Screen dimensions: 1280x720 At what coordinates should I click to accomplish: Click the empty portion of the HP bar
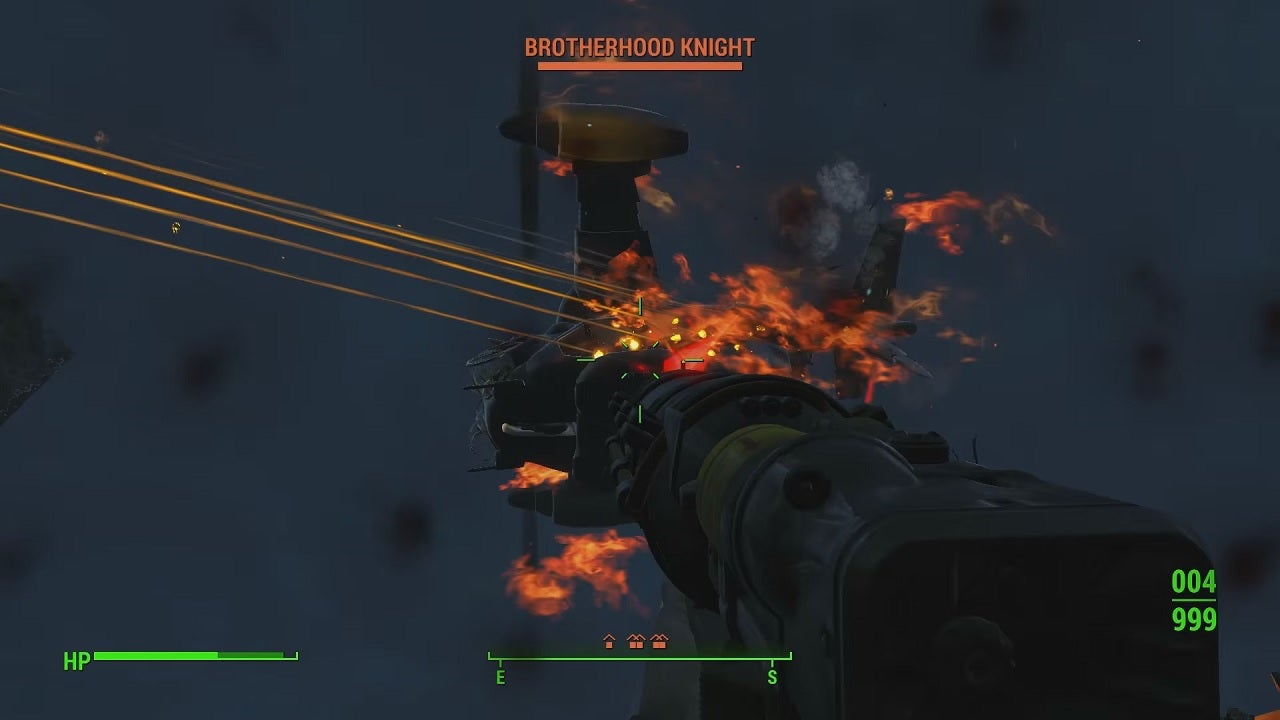pos(250,656)
